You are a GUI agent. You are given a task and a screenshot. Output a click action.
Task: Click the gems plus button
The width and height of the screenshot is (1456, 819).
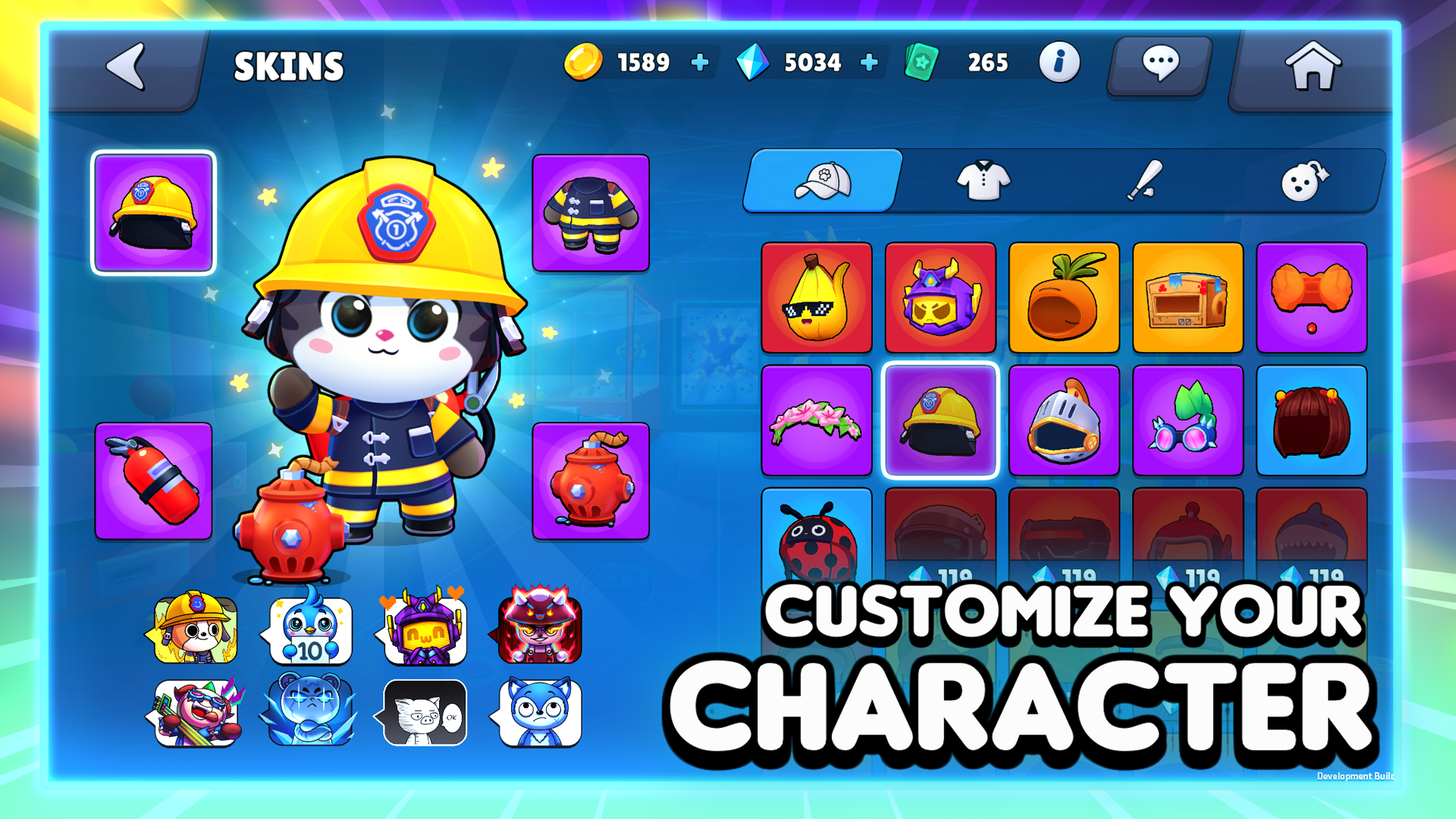tap(869, 62)
